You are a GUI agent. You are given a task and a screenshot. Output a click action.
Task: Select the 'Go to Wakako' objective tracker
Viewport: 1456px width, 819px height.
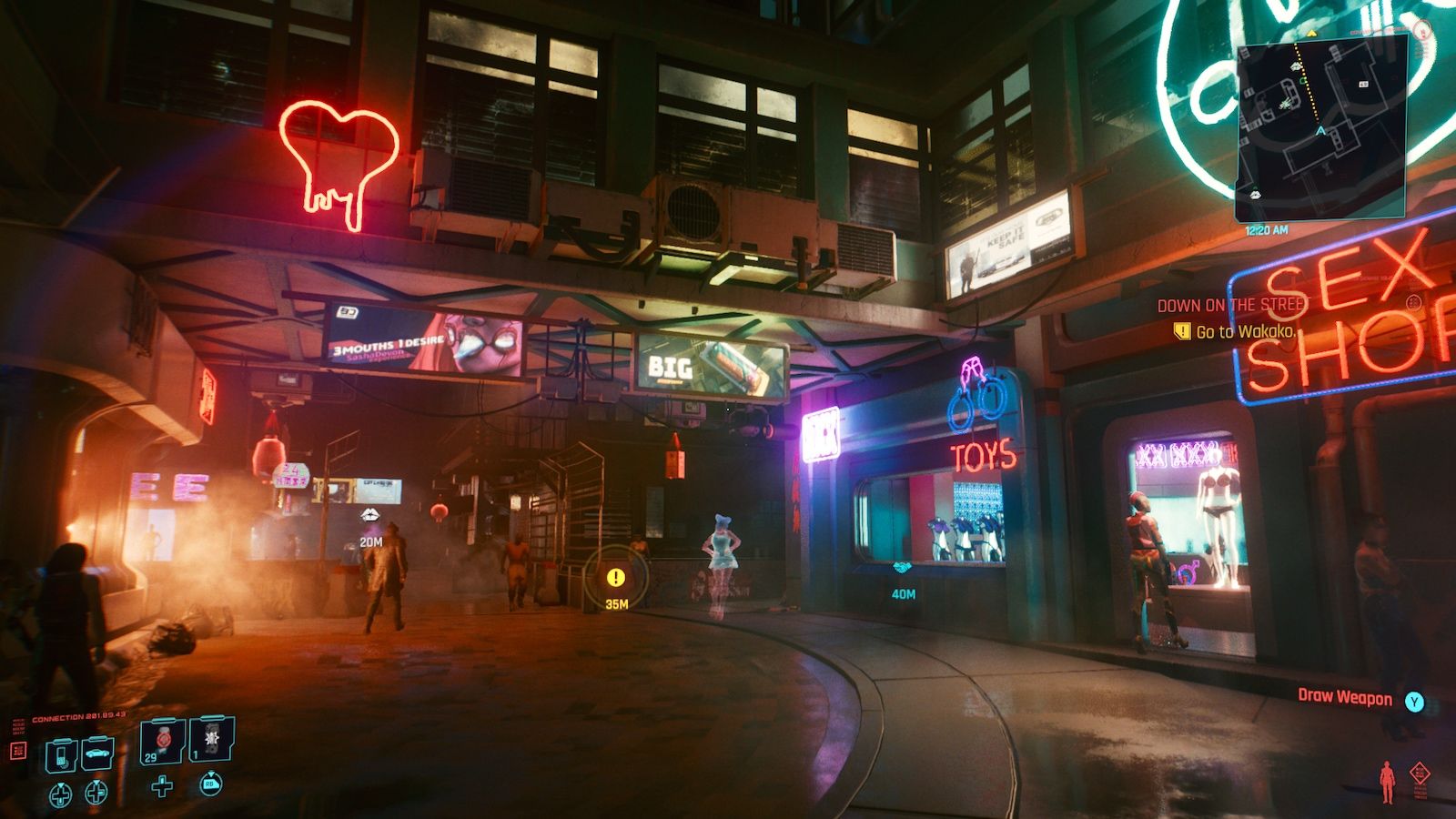point(1244,332)
